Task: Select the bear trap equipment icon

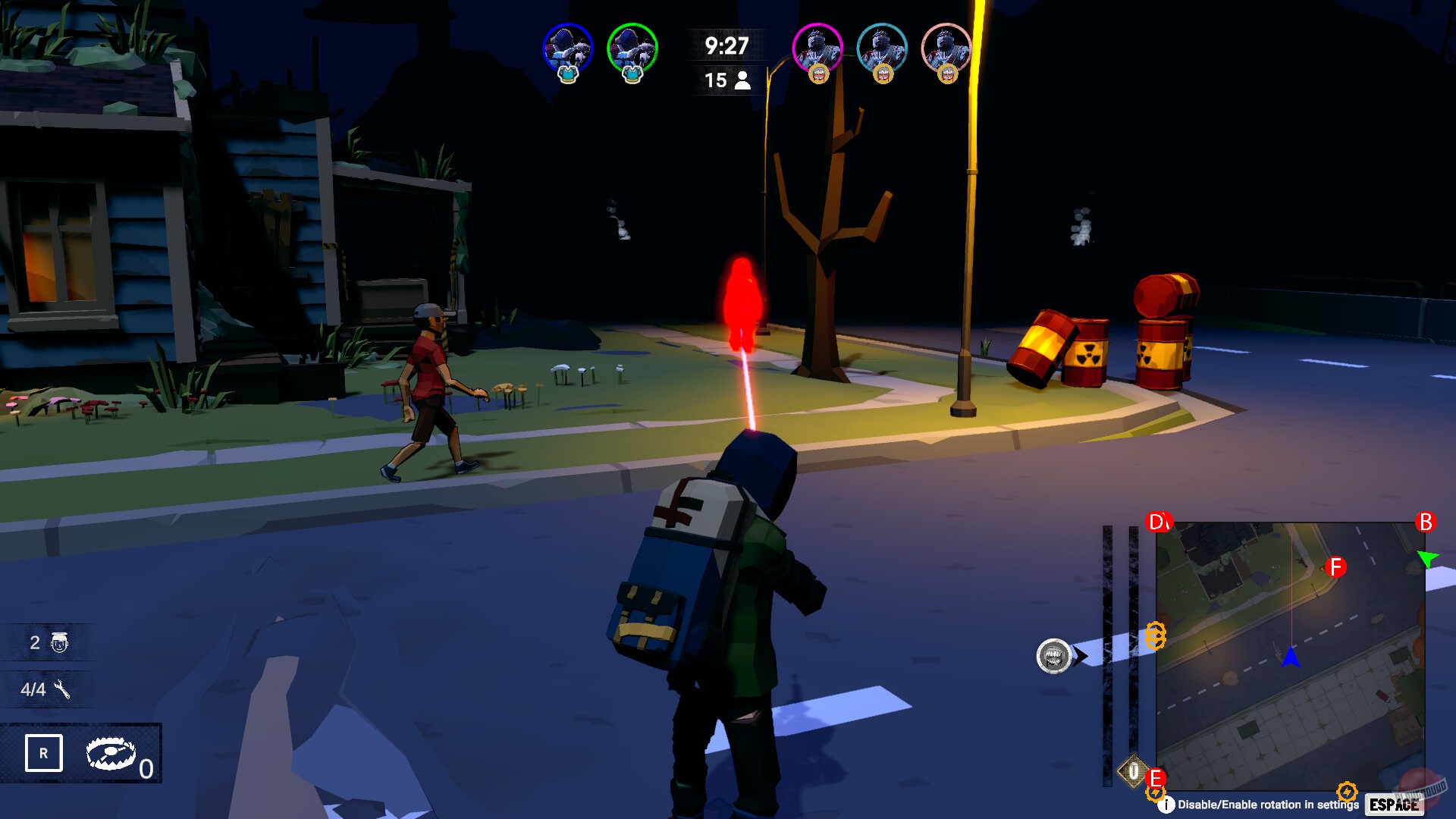Action: coord(110,755)
